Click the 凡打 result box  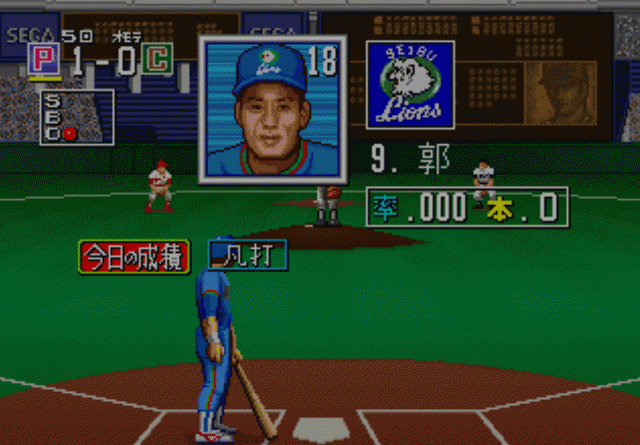click(x=248, y=256)
